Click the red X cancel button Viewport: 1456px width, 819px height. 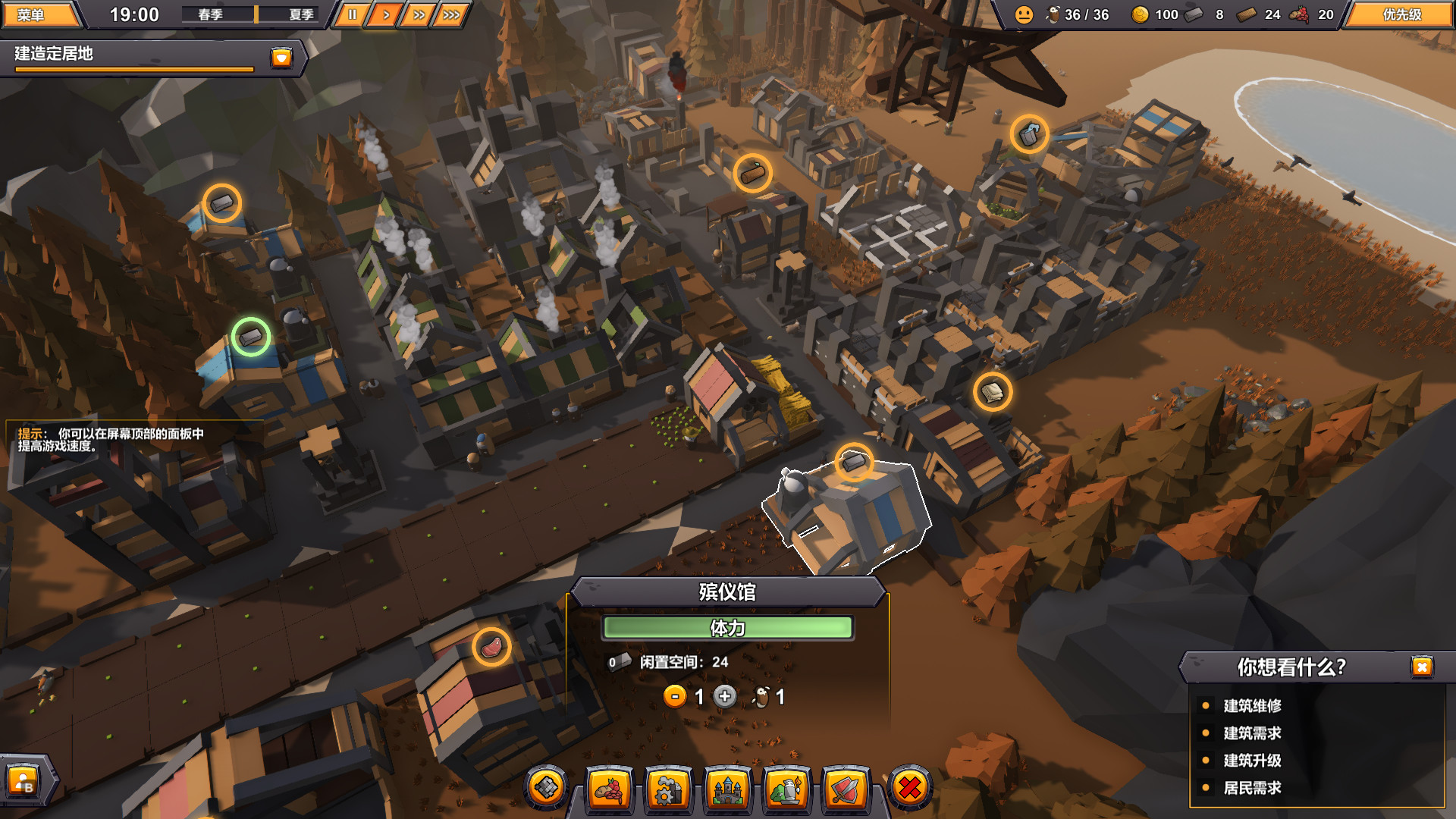(911, 789)
